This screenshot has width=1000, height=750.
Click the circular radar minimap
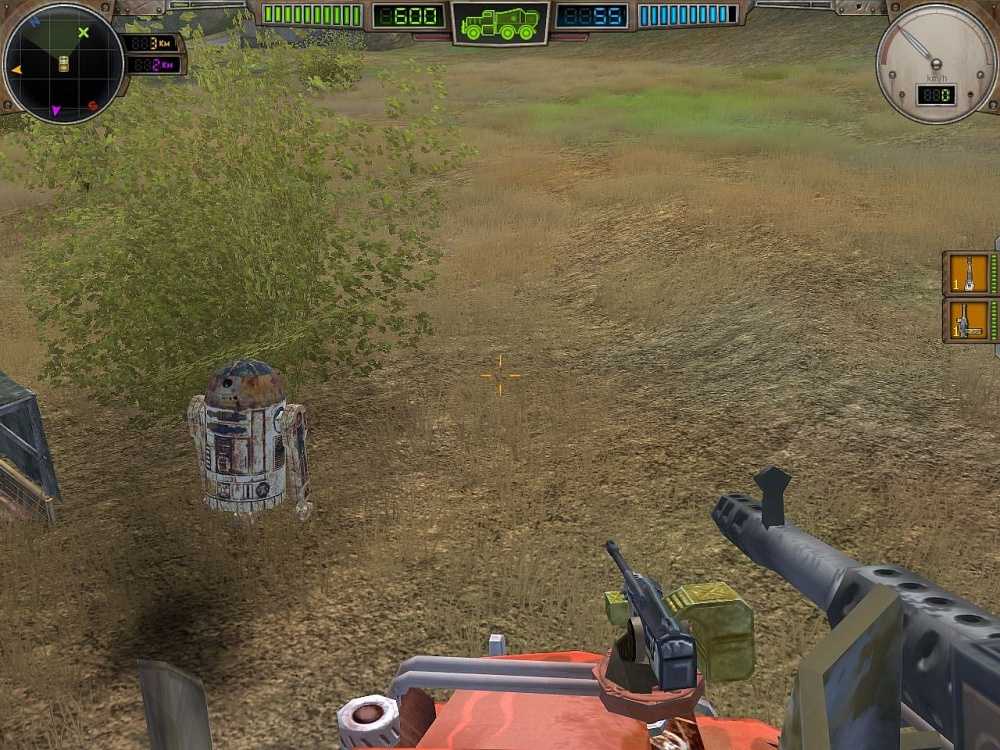pos(63,64)
